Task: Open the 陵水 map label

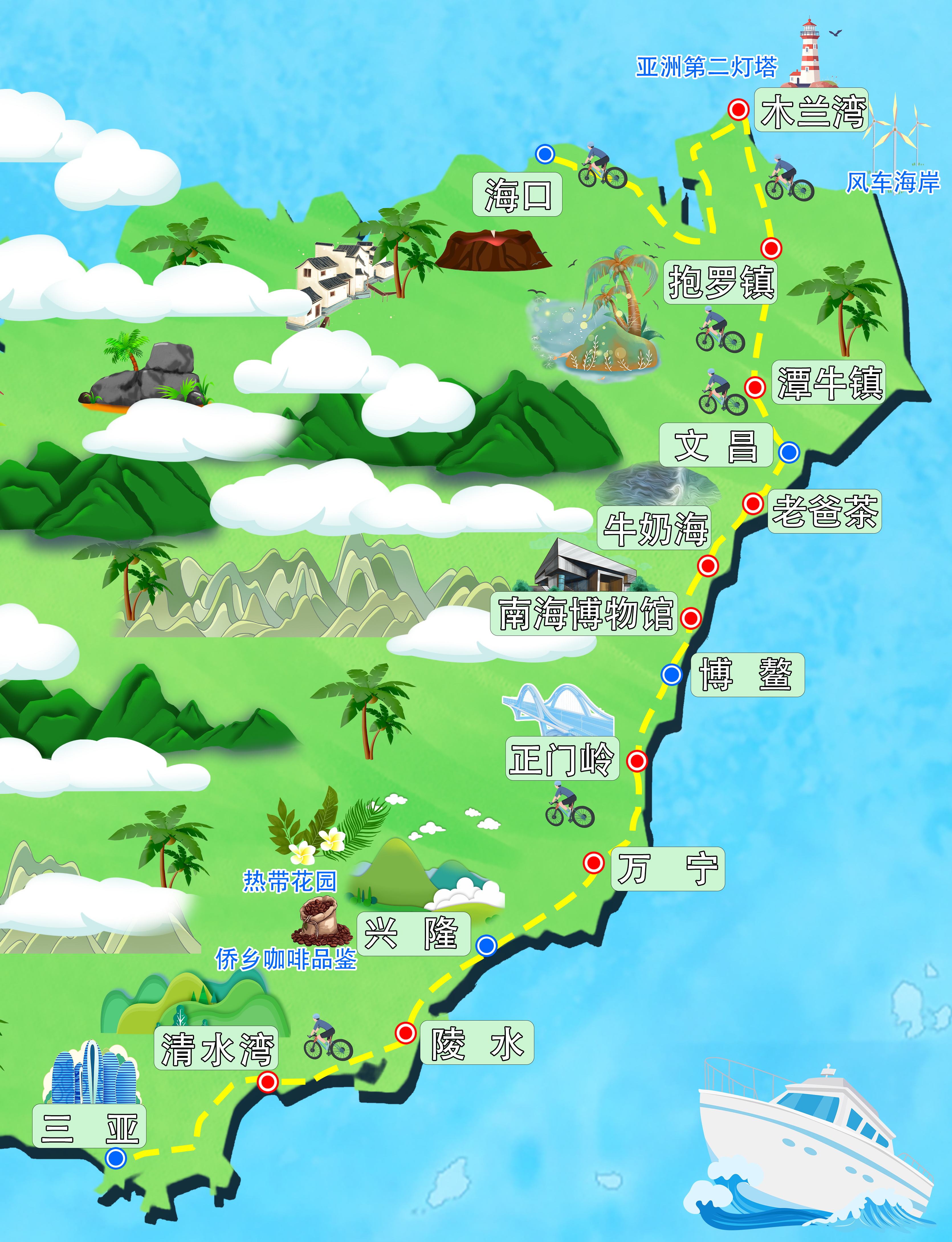Action: [476, 1043]
